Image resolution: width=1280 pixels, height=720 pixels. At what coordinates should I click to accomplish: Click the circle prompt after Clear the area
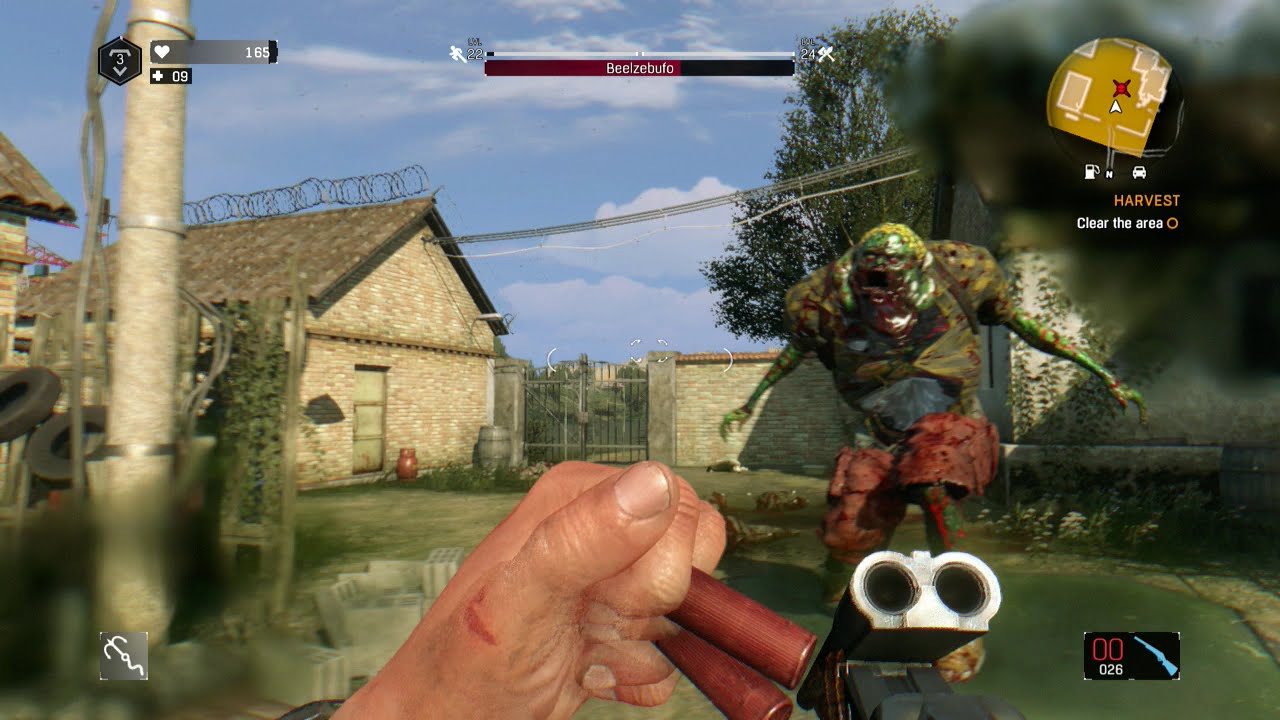pyautogui.click(x=1171, y=222)
